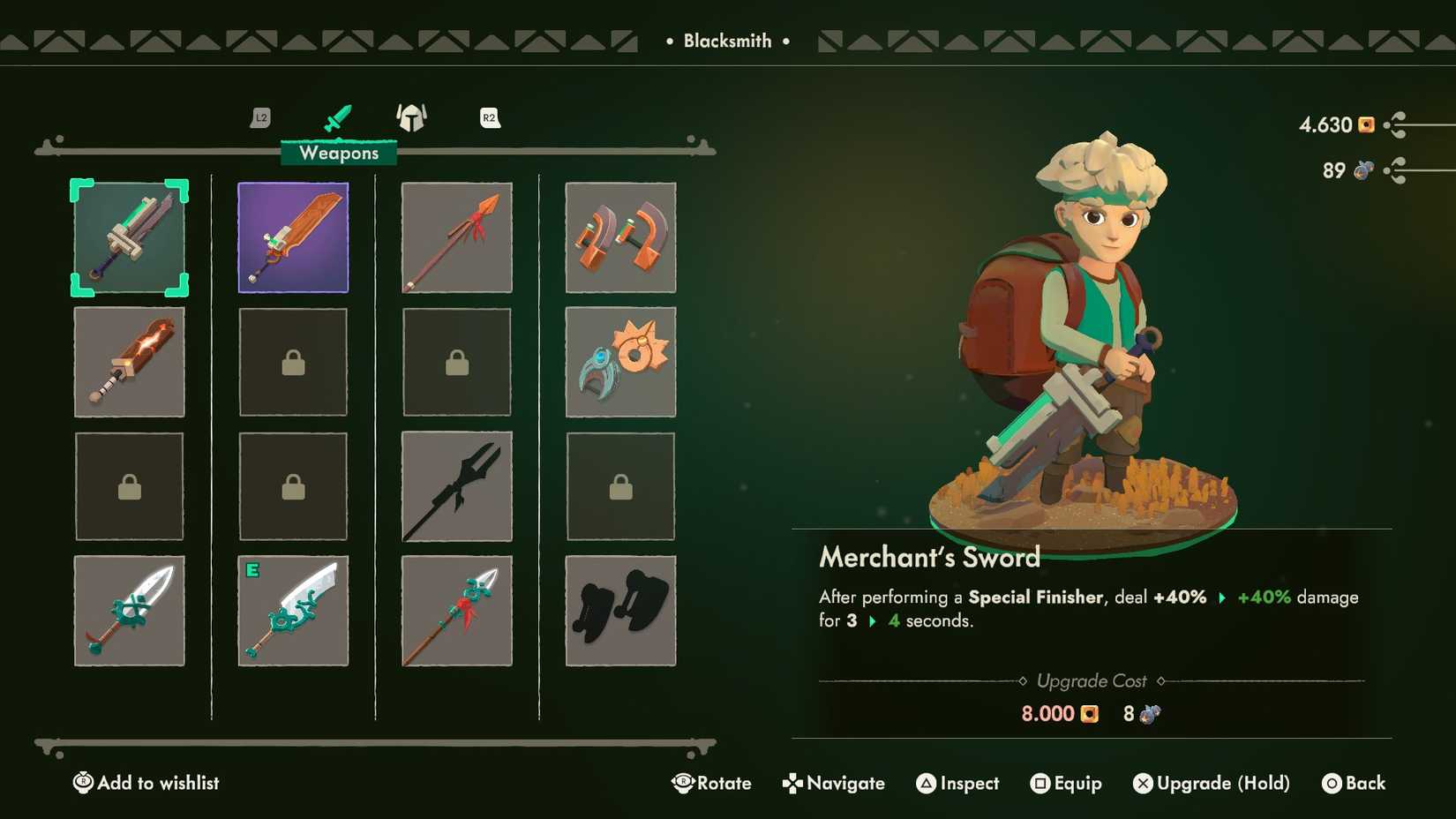Select the equipped sword marked with E

(x=292, y=610)
